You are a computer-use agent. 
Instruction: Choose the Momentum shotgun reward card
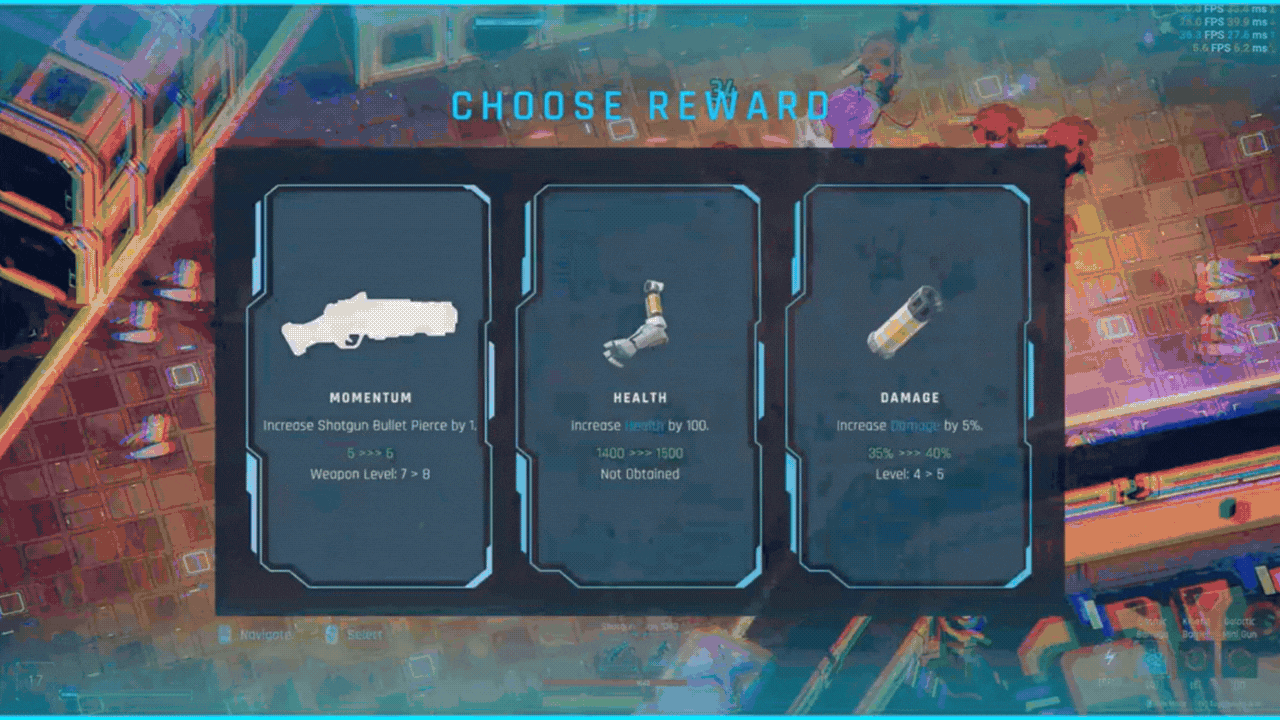coord(370,385)
